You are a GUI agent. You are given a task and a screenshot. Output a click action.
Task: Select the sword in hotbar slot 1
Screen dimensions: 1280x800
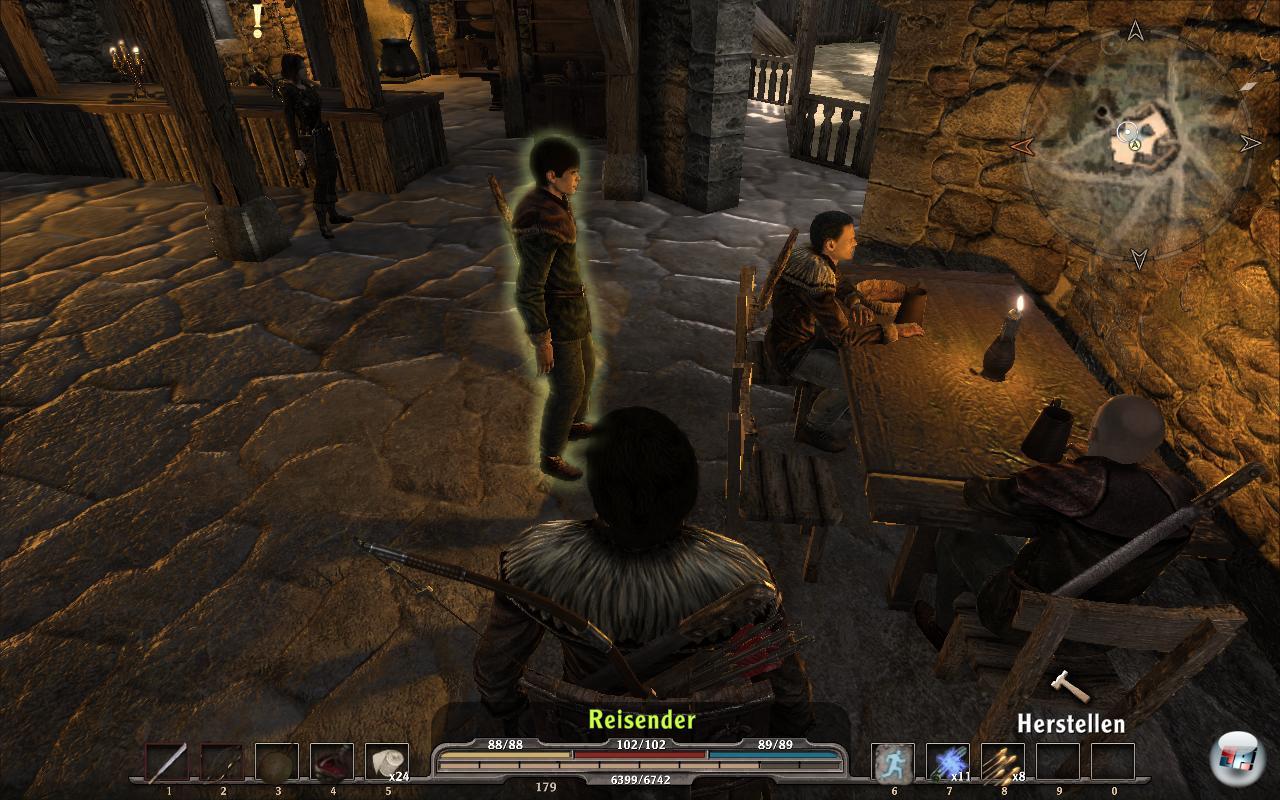pyautogui.click(x=167, y=763)
